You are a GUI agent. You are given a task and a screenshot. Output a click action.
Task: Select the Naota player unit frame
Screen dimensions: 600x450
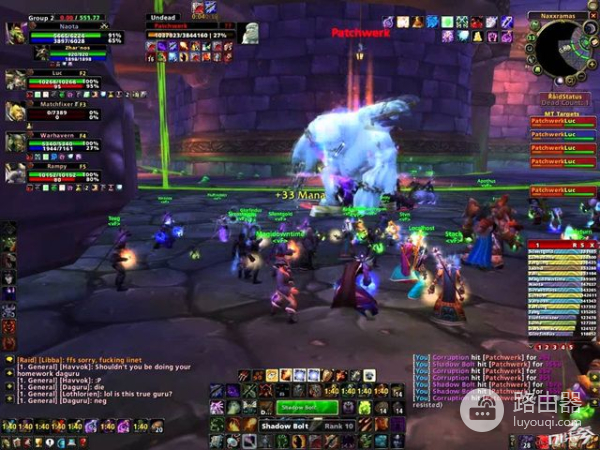68,33
